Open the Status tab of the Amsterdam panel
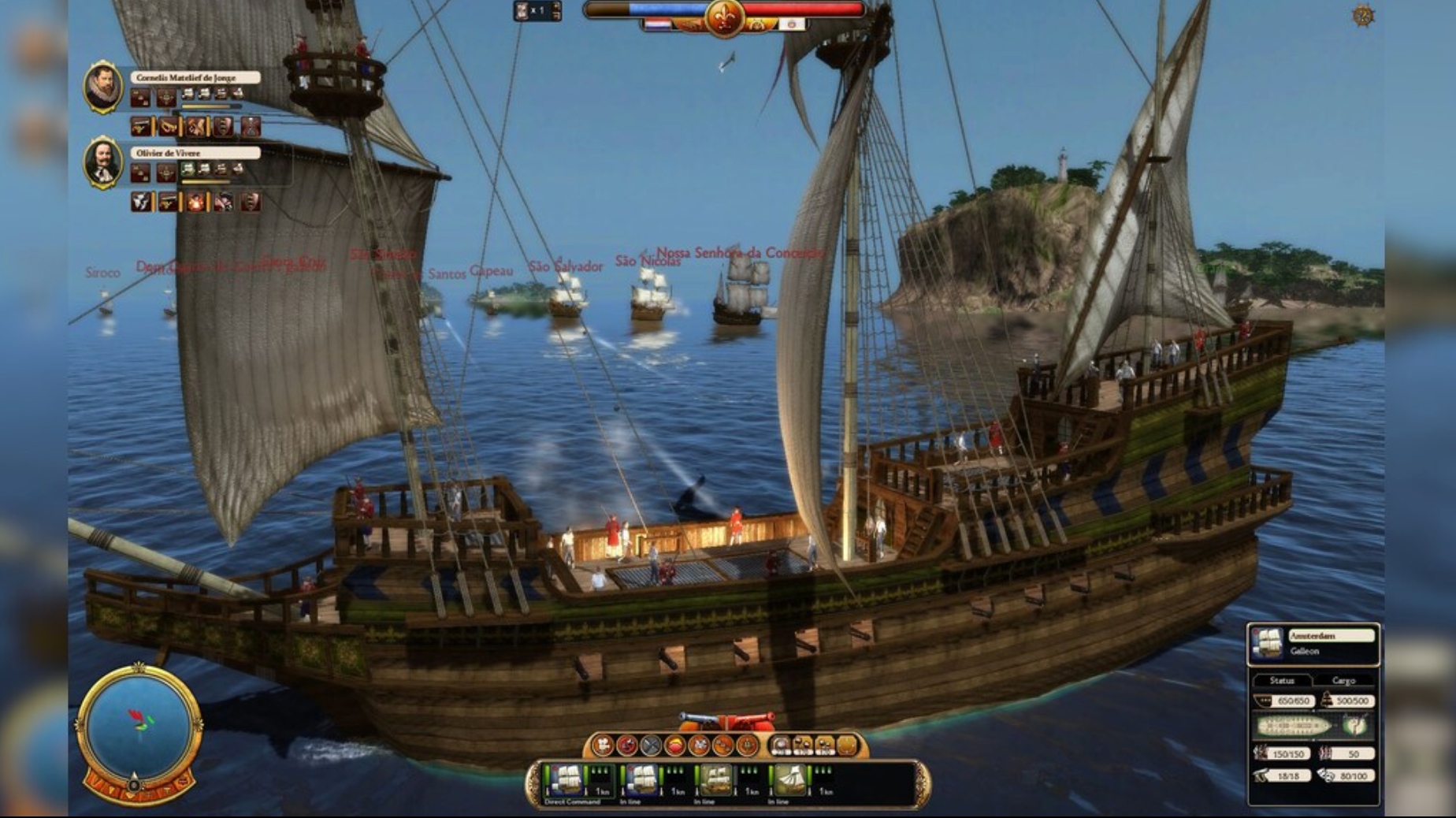The height and width of the screenshot is (818, 1456). 1283,679
